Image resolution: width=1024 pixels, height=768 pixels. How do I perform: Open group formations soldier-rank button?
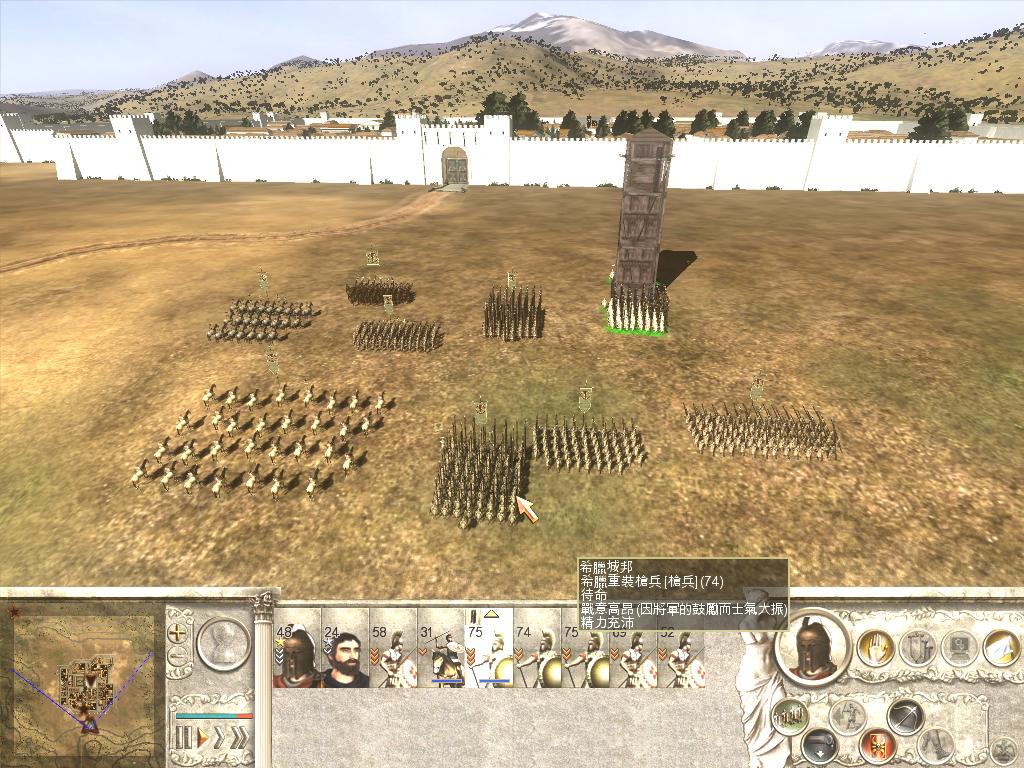[790, 715]
